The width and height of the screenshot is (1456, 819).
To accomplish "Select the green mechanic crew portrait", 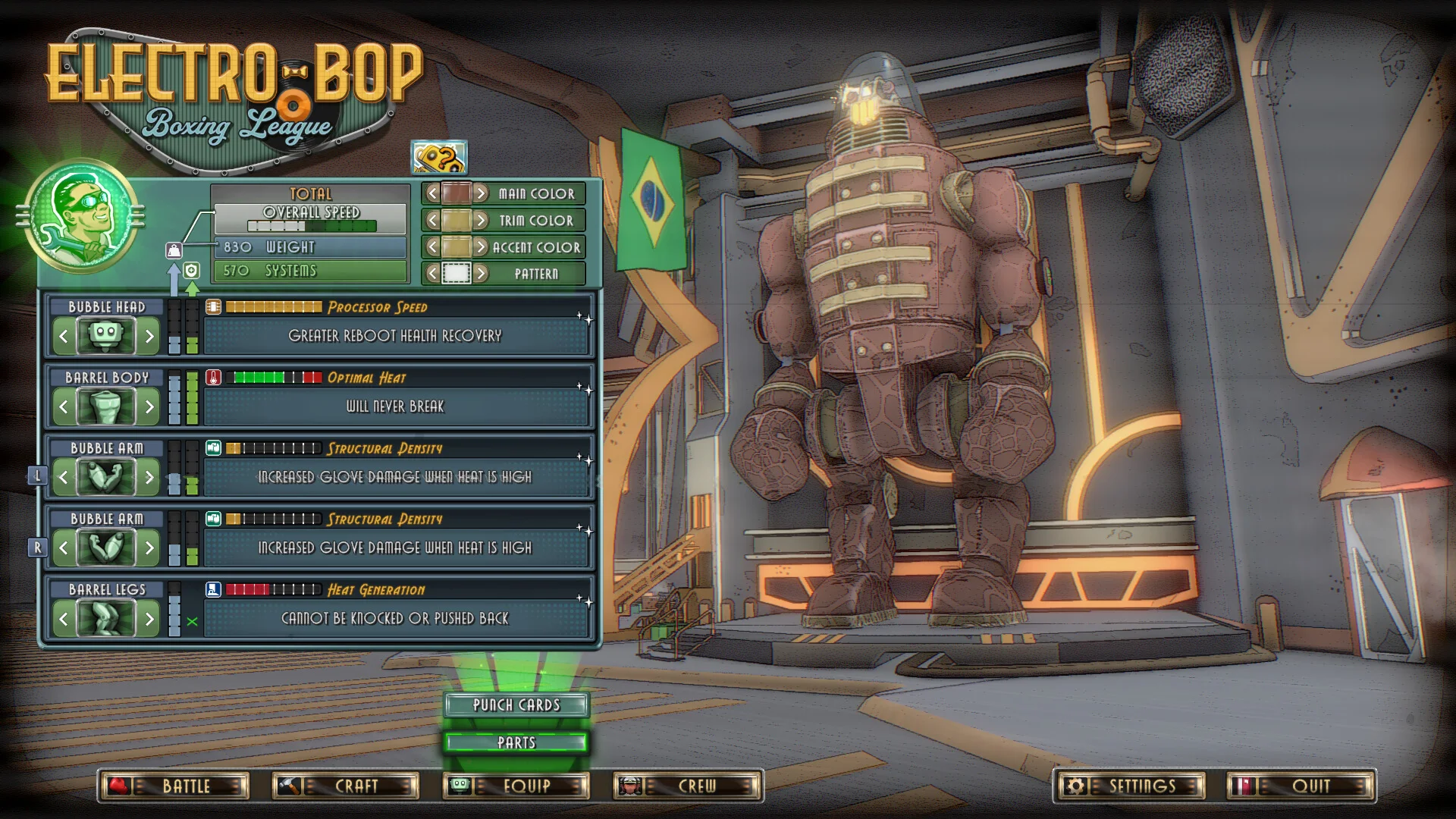I will (x=81, y=218).
